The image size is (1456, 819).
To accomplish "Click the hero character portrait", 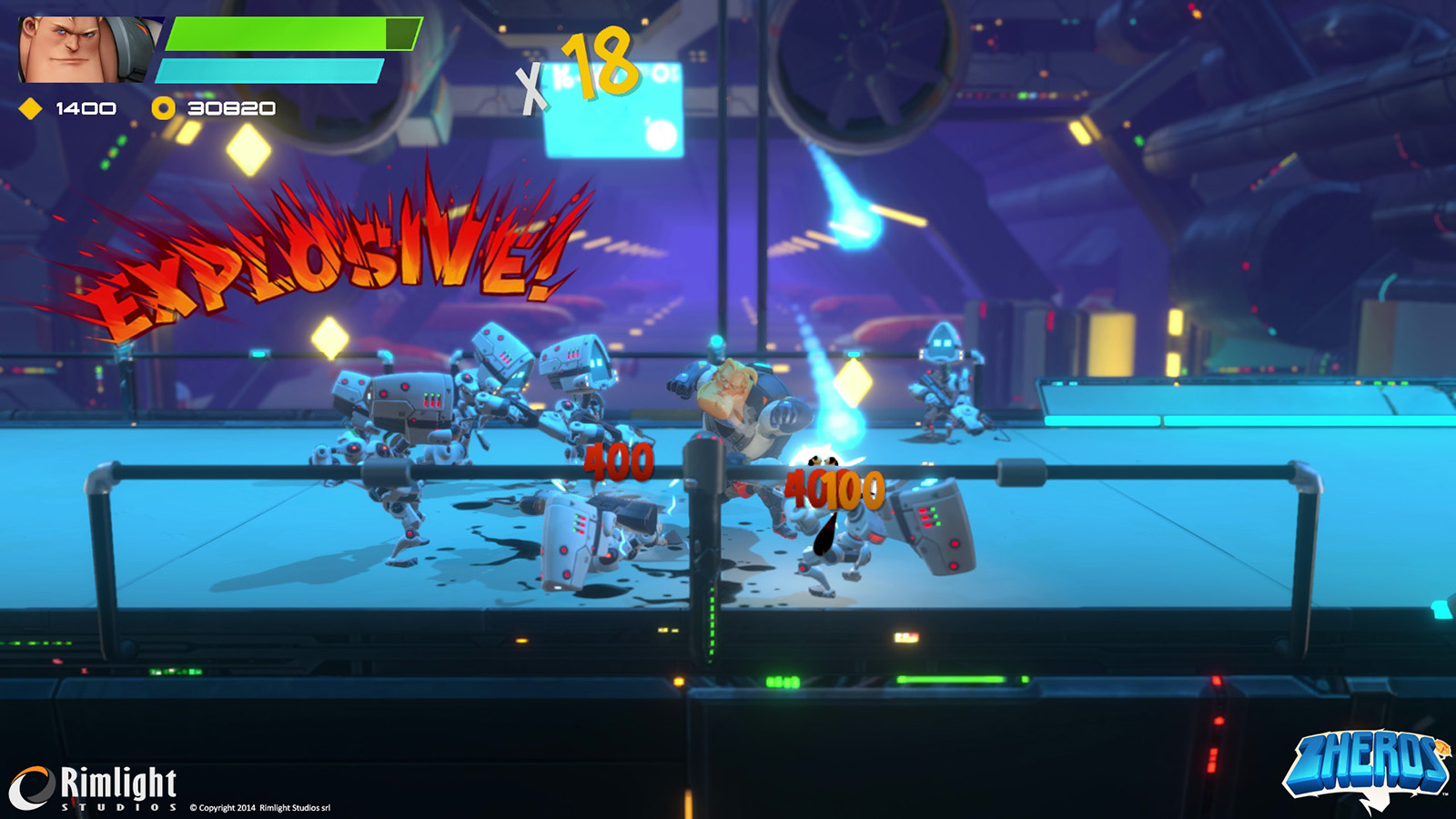I will pyautogui.click(x=87, y=50).
